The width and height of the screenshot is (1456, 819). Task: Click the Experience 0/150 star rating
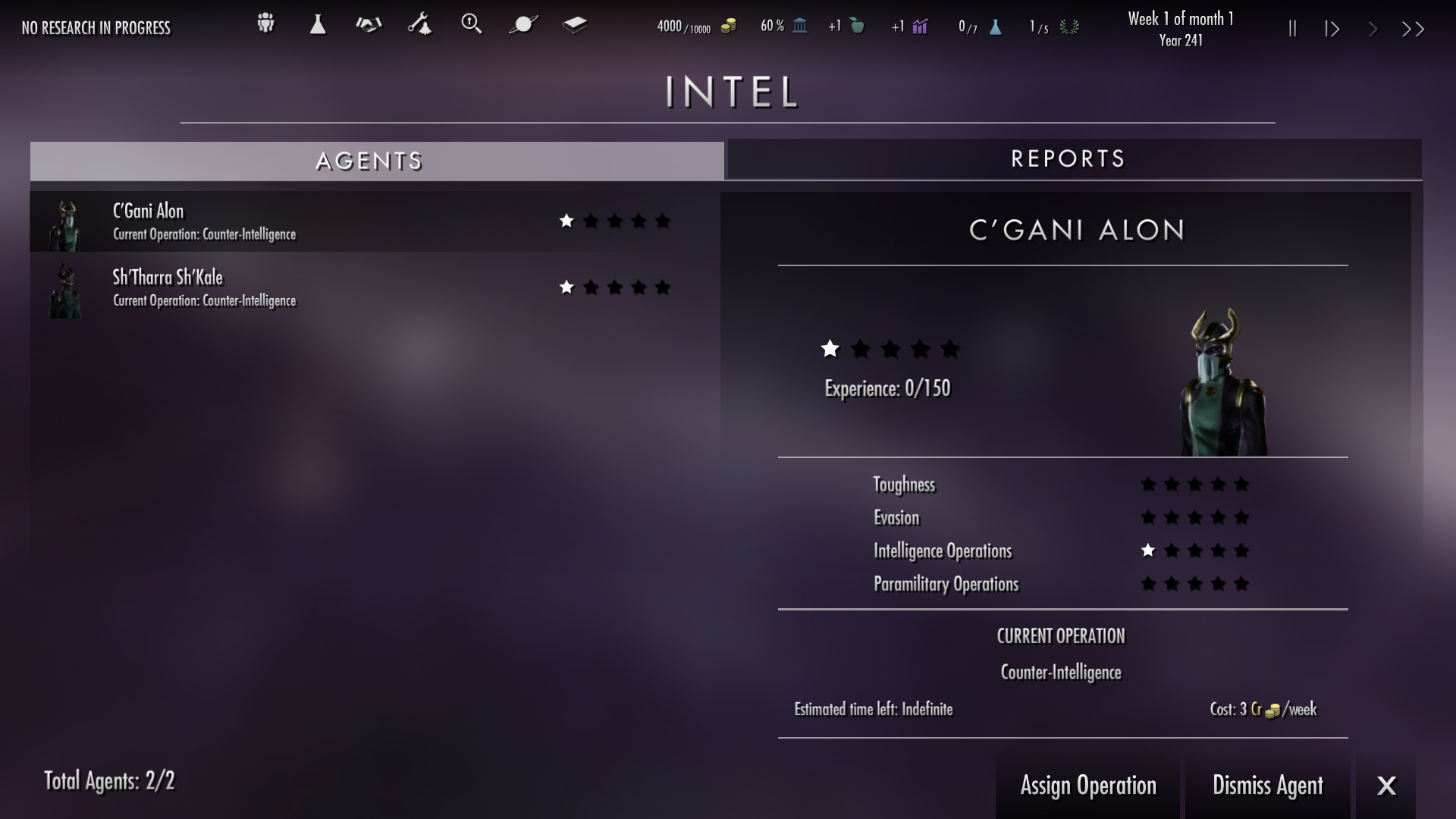point(891,350)
